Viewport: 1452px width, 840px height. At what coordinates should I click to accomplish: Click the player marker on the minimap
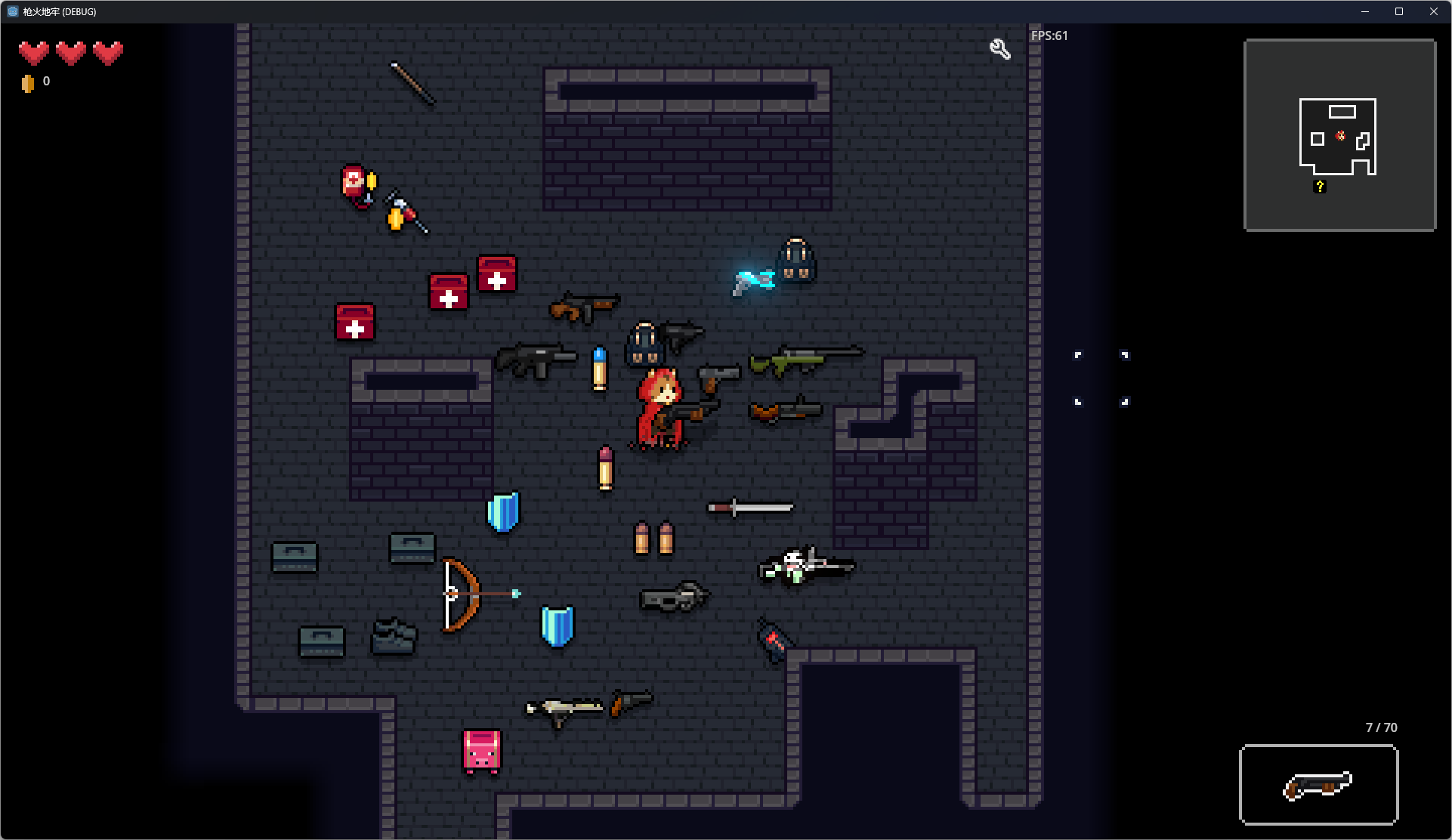click(x=1341, y=137)
